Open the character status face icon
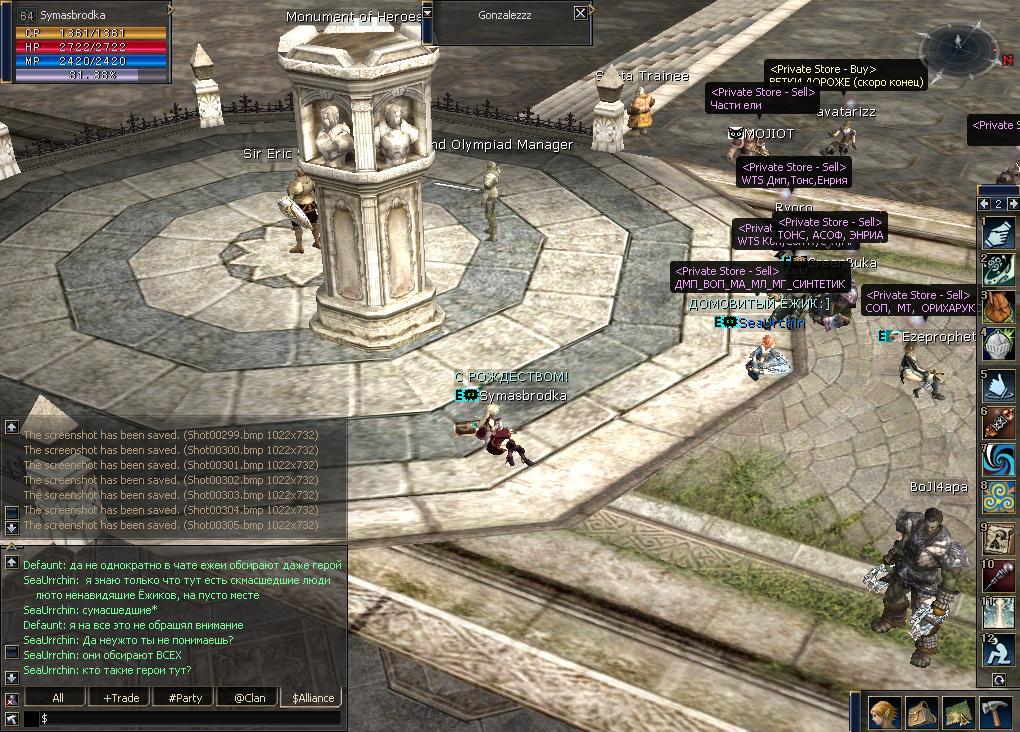This screenshot has width=1020, height=732. (x=884, y=712)
